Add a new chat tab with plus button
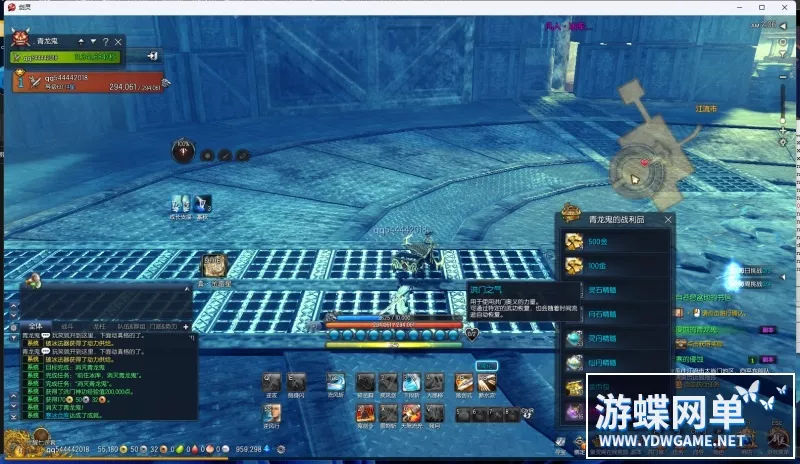The image size is (800, 464). (185, 326)
